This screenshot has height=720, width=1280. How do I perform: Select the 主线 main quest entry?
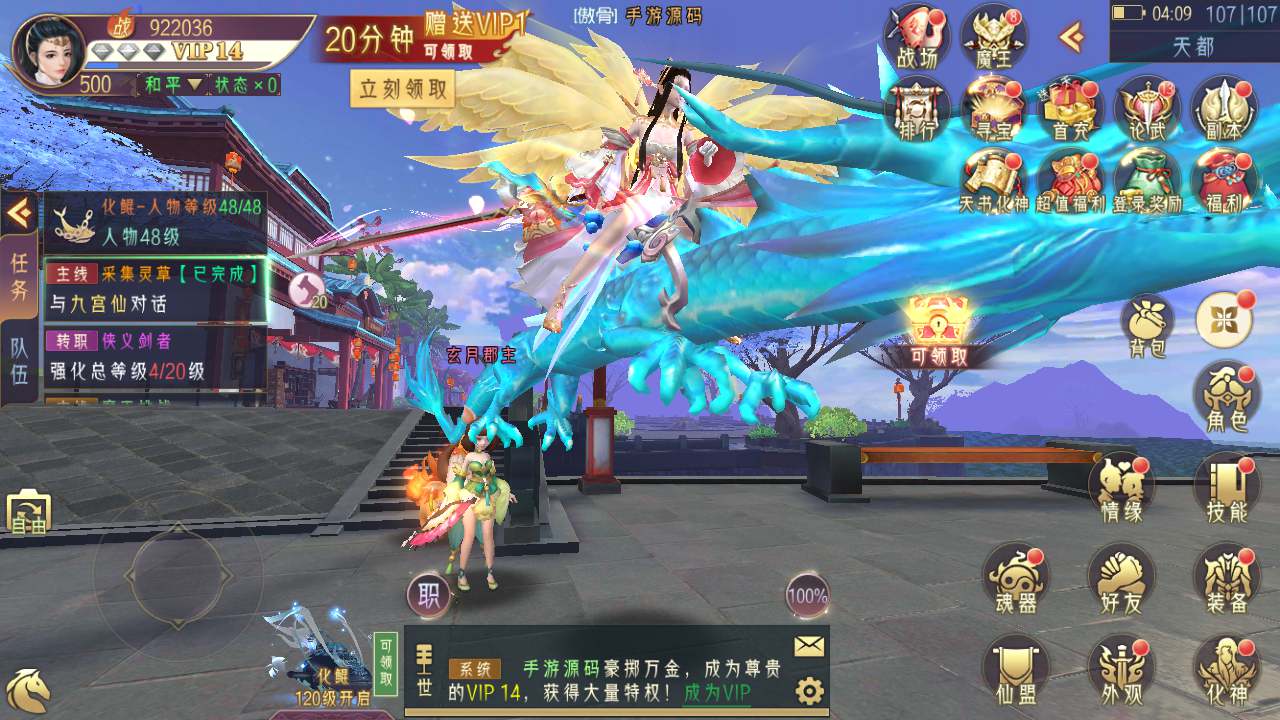click(155, 288)
